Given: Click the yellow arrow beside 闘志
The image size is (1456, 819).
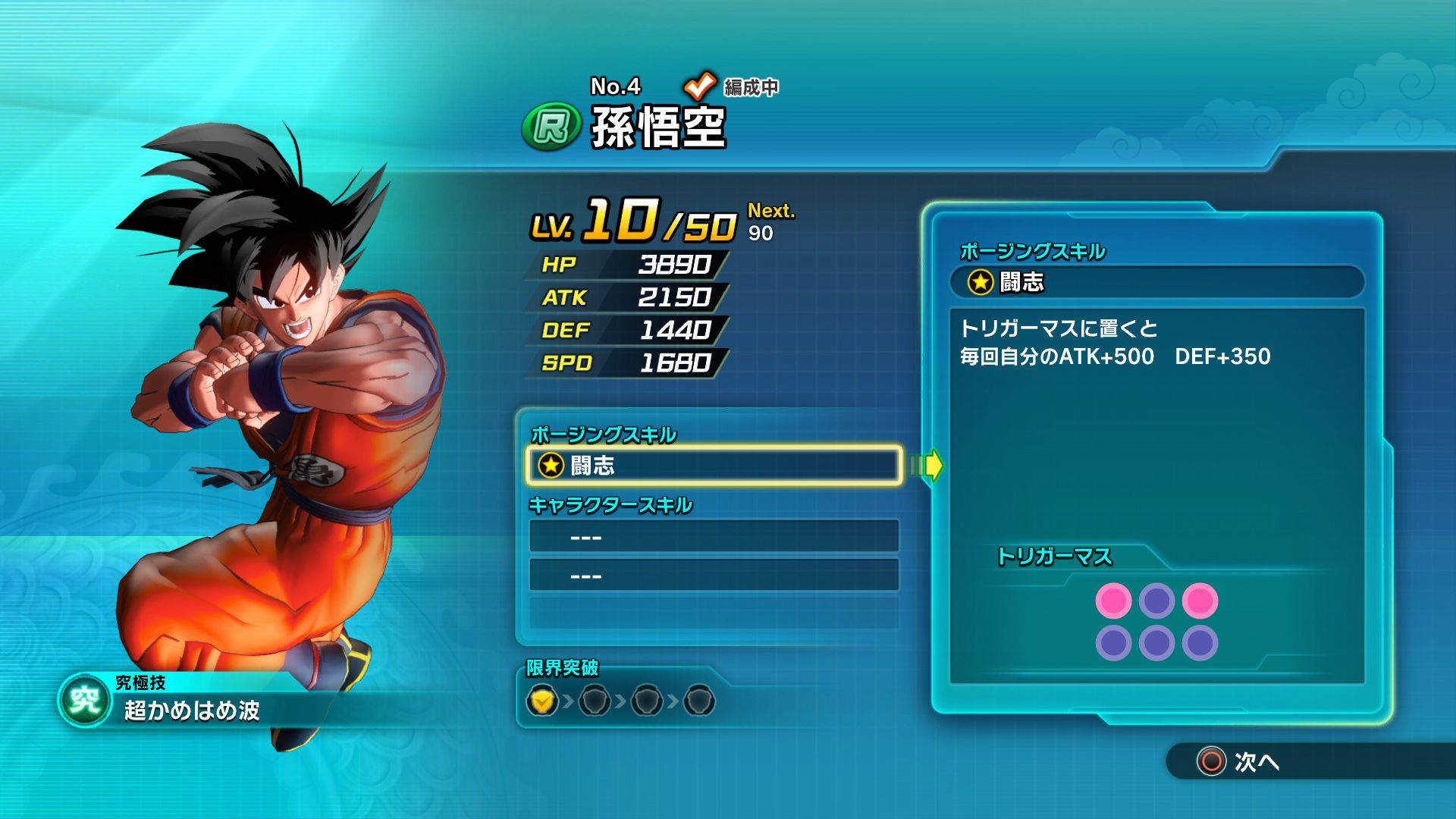Looking at the screenshot, I should click(928, 465).
